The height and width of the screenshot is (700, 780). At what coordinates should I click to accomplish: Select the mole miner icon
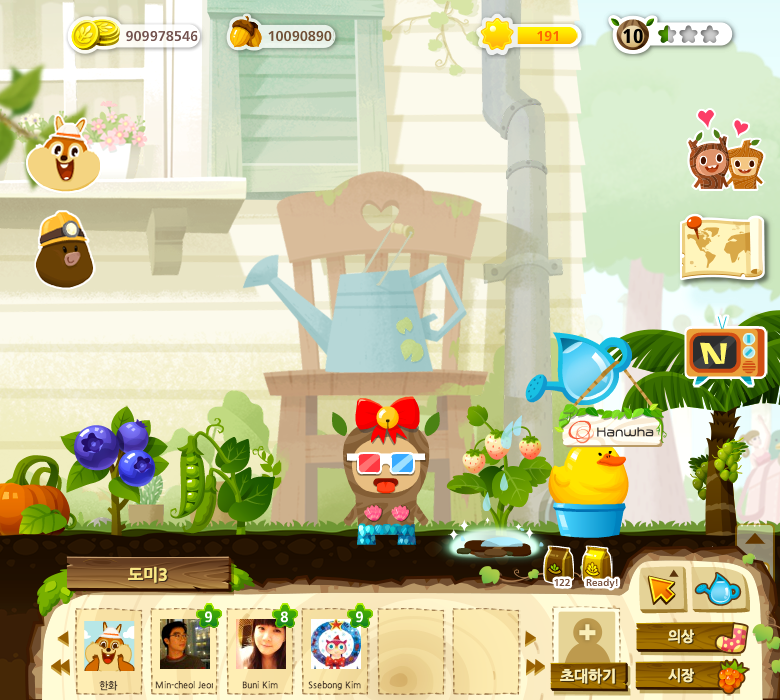click(64, 249)
